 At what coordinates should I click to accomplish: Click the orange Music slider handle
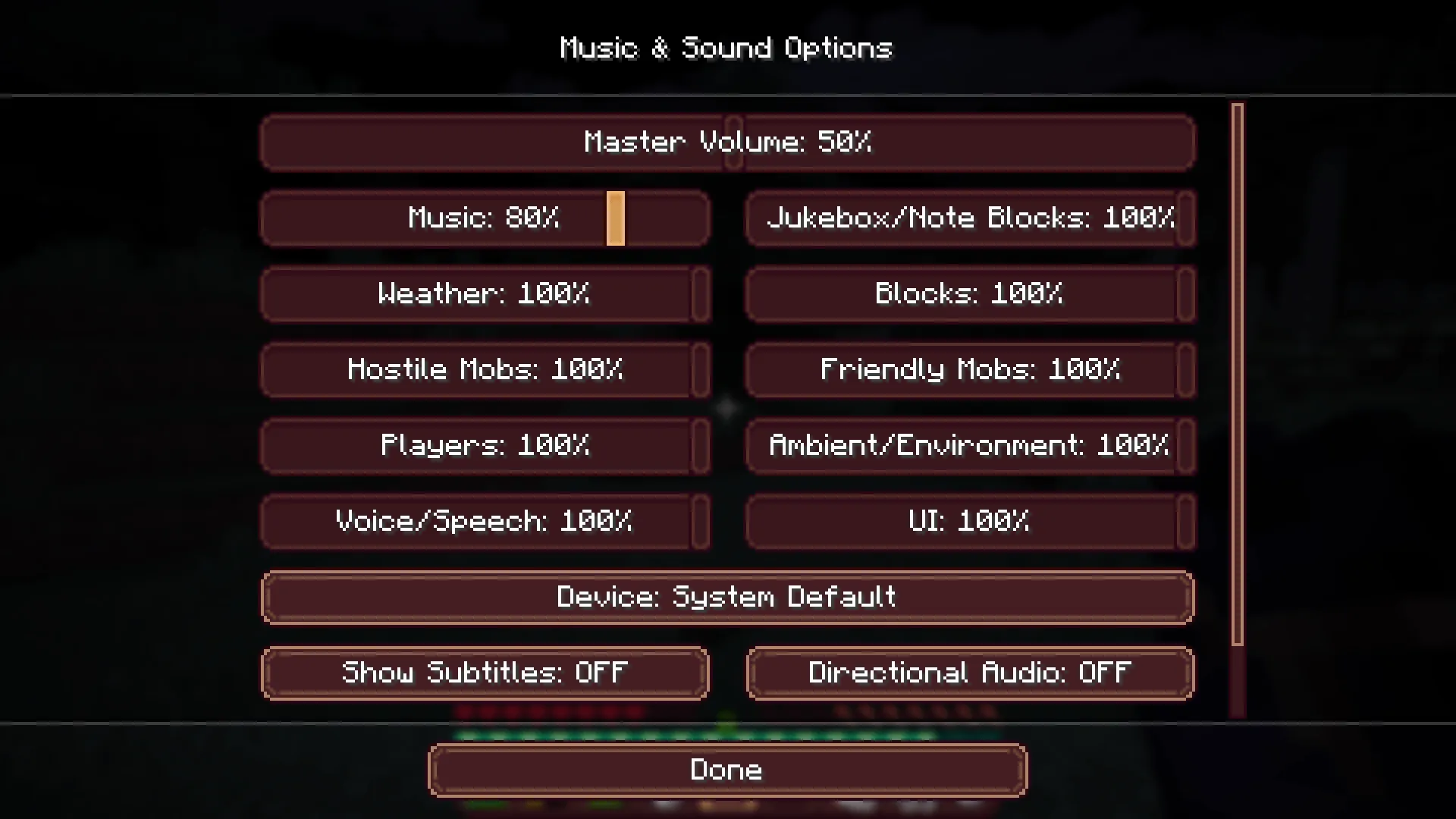615,218
